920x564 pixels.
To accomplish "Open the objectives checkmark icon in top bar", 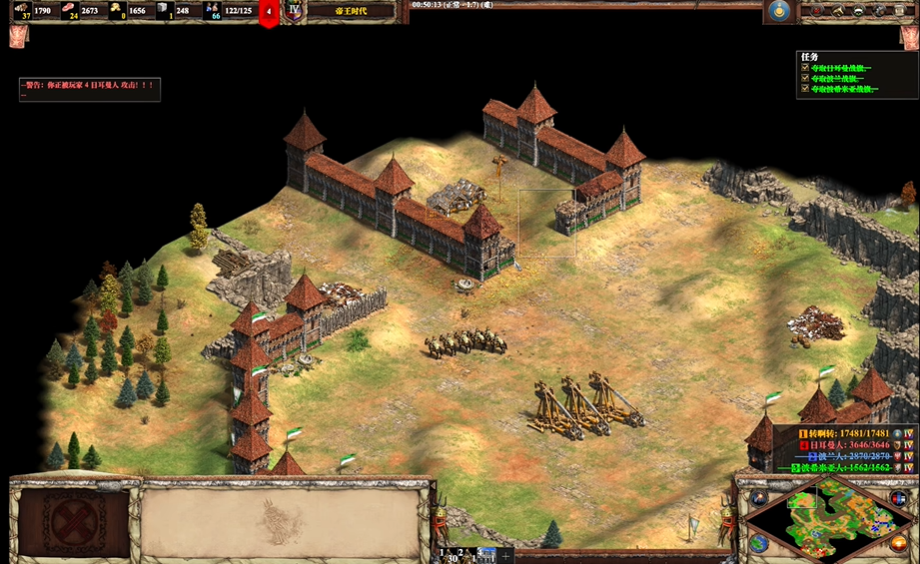I will click(x=817, y=11).
